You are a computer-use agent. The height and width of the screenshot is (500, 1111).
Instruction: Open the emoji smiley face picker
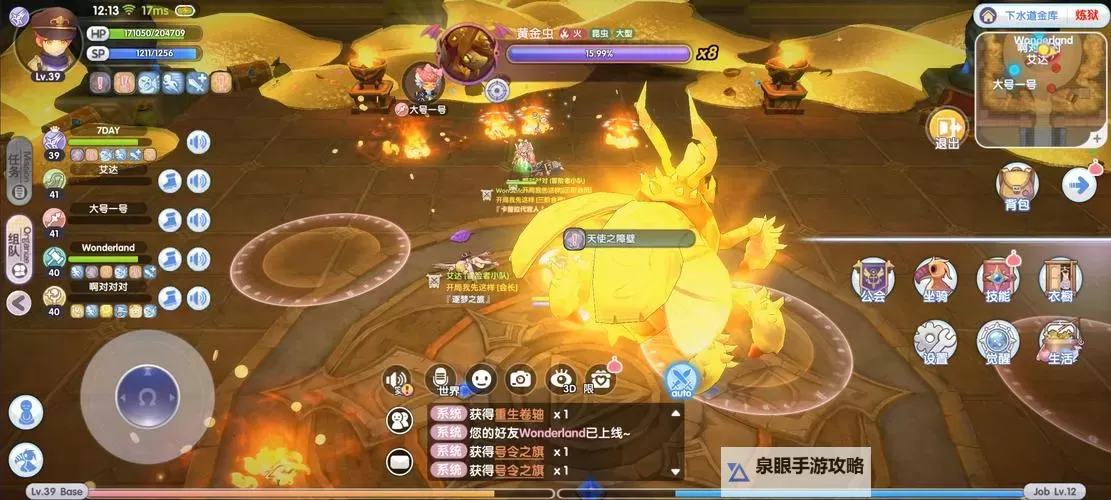click(x=481, y=378)
